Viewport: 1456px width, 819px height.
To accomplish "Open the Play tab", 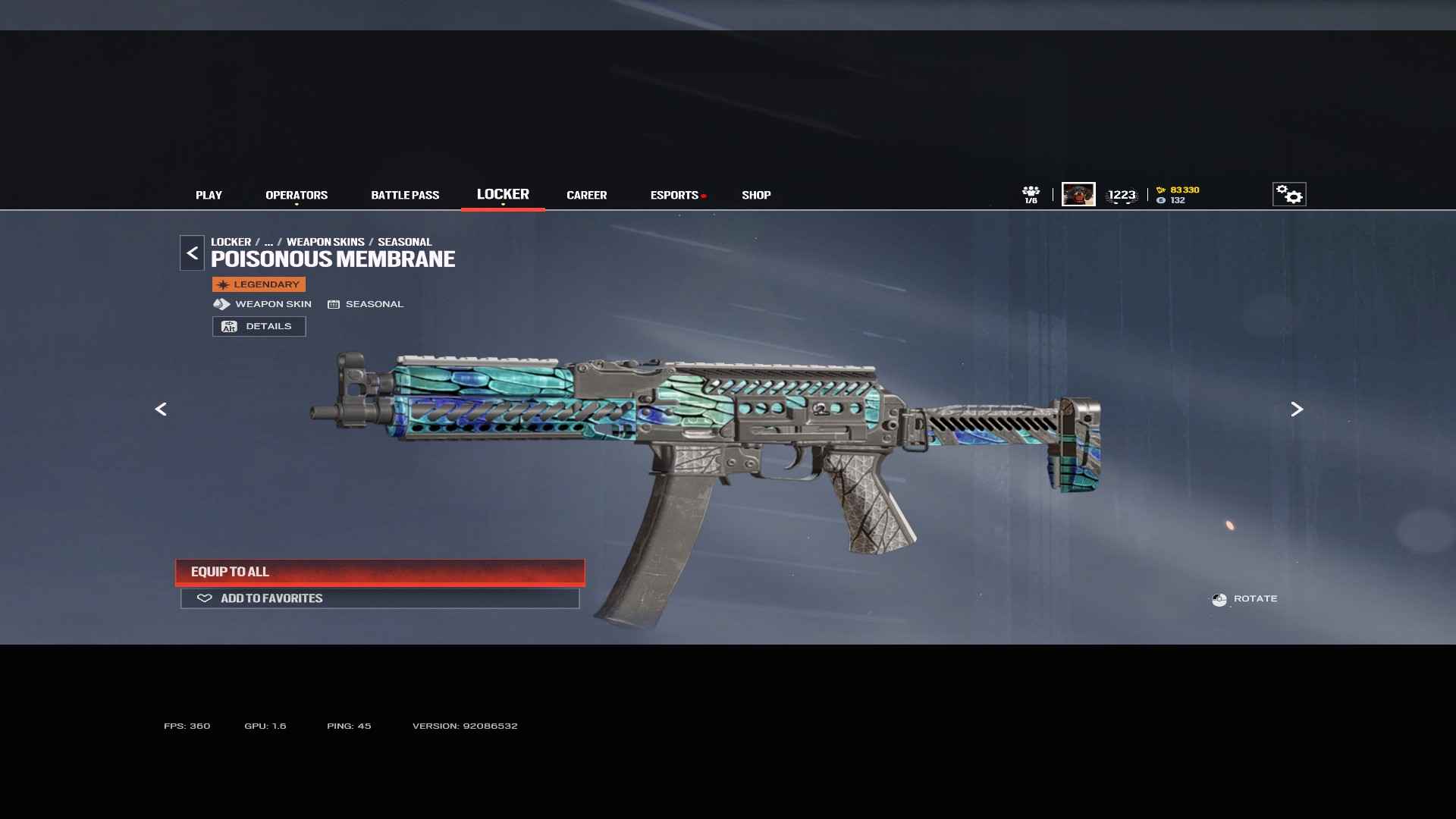I will [209, 195].
